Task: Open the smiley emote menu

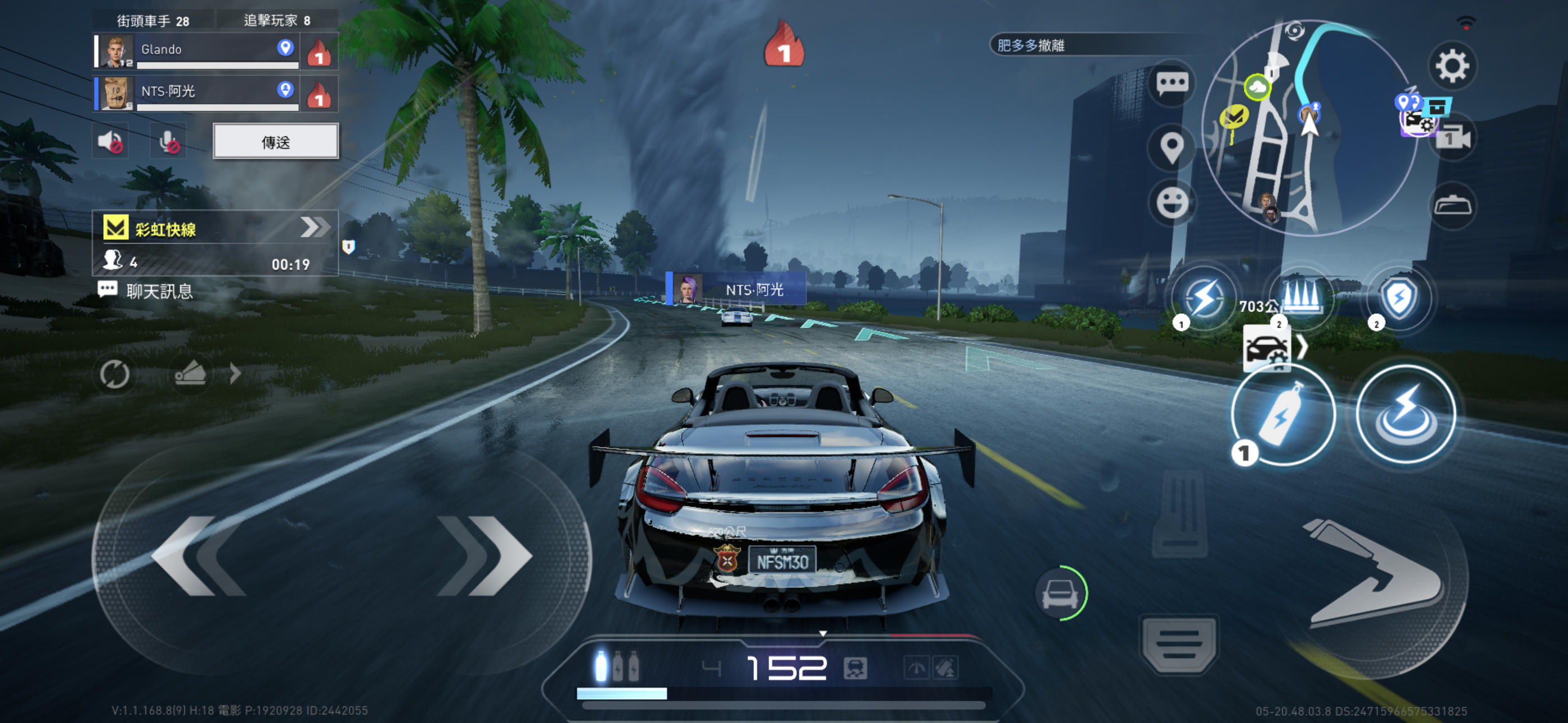Action: point(1172,203)
